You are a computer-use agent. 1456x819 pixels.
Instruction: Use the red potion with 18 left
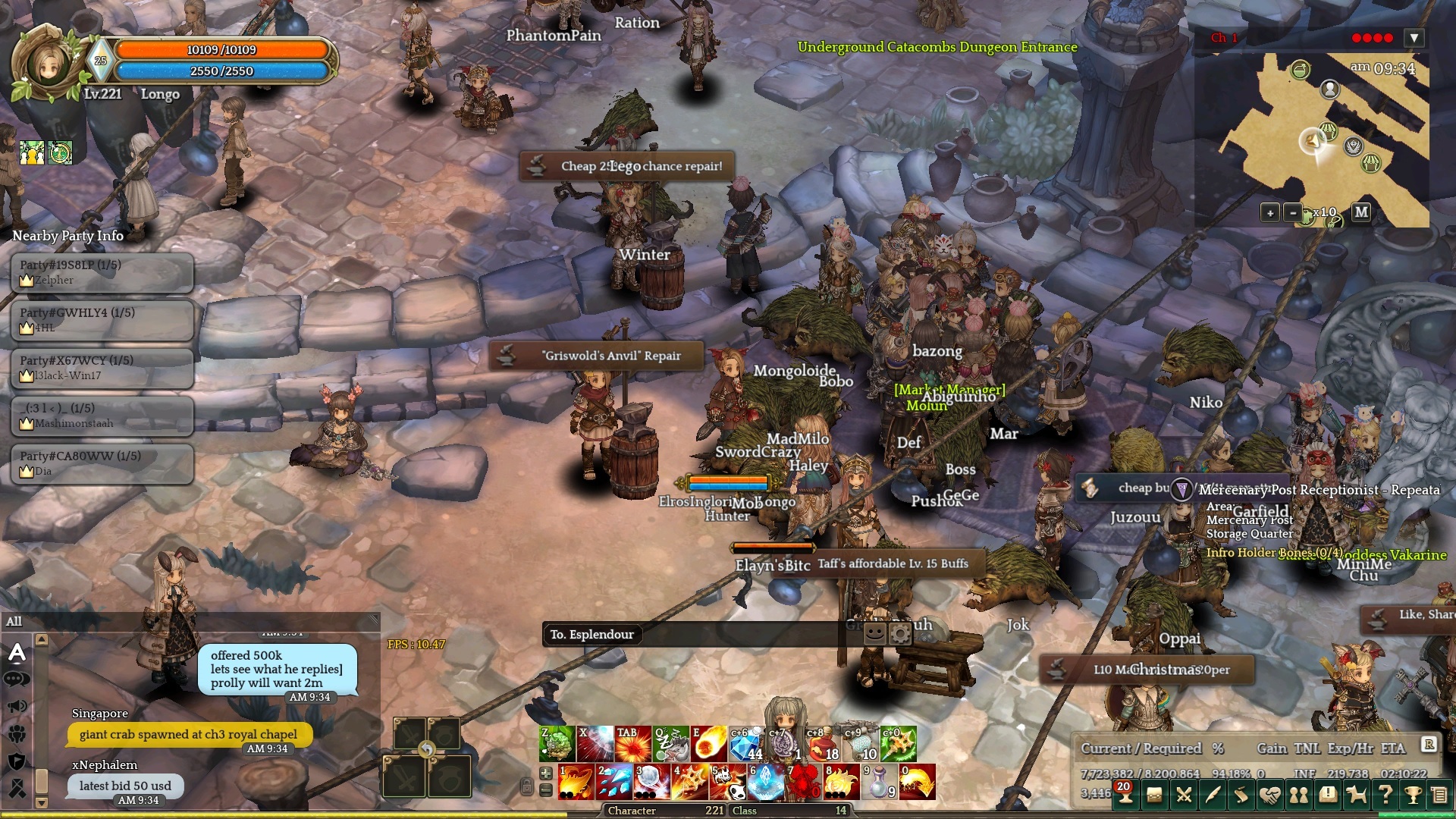822,743
